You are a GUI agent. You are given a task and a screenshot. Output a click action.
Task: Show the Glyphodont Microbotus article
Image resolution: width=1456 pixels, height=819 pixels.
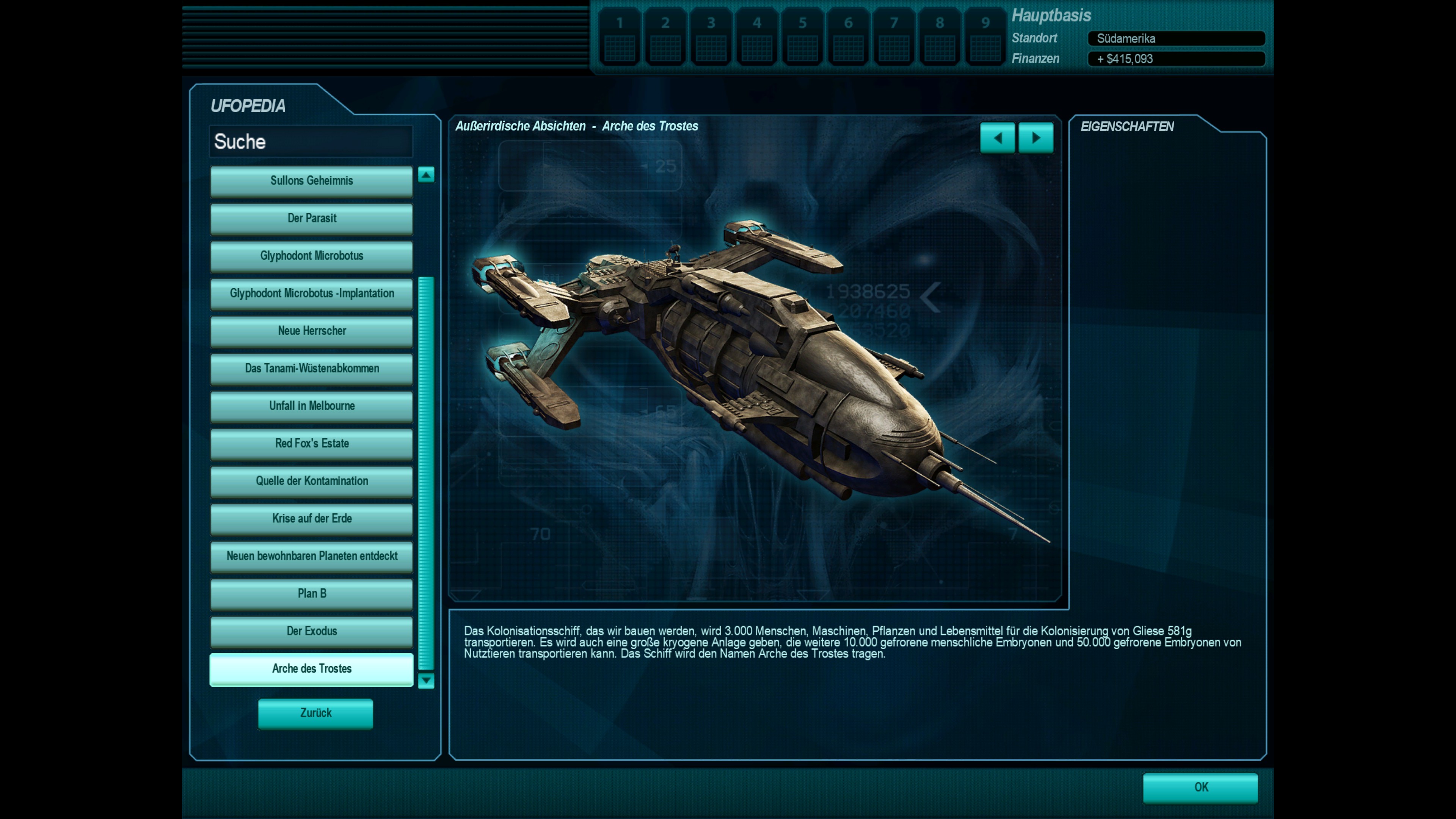tap(311, 256)
